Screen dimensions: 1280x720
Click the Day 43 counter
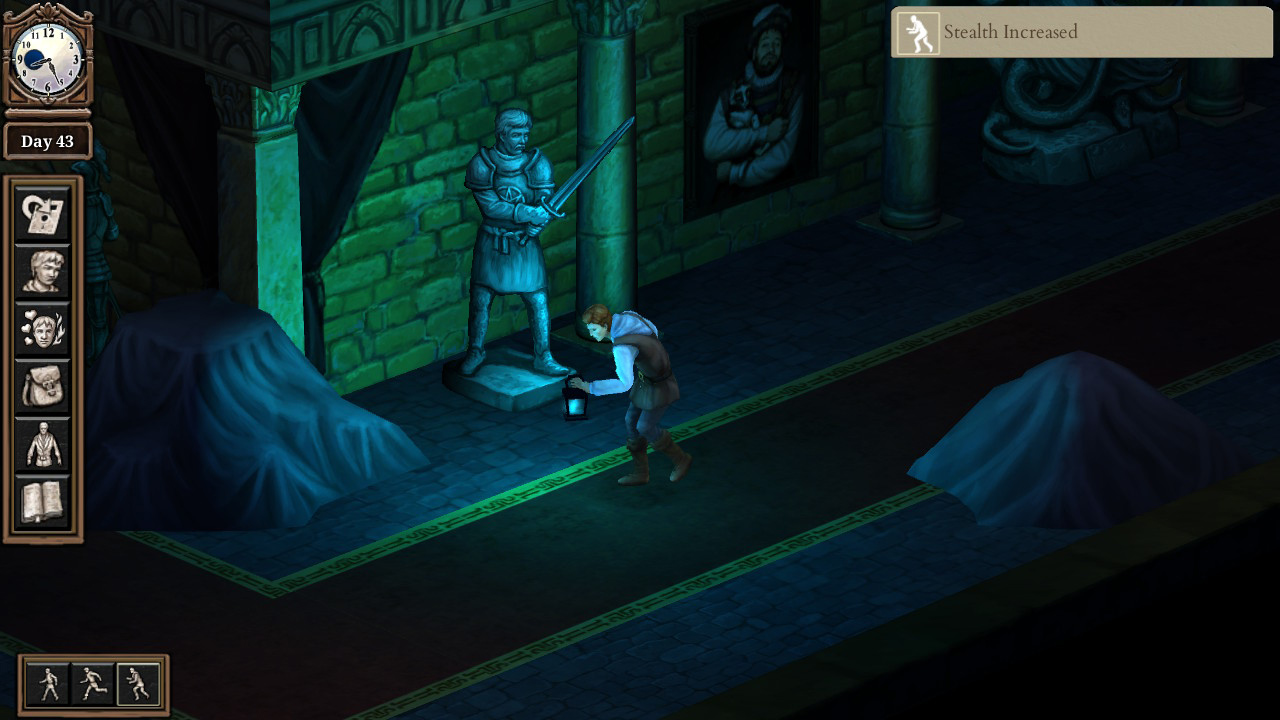(x=47, y=141)
